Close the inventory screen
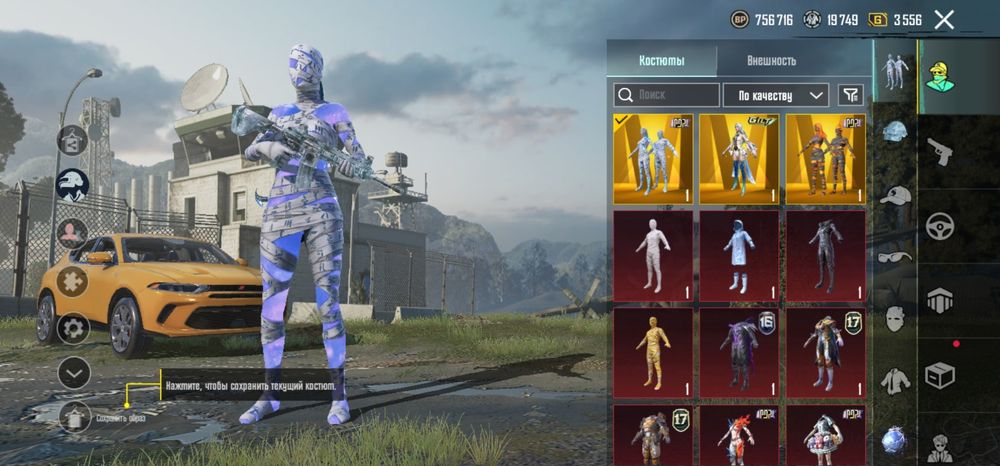 [943, 19]
